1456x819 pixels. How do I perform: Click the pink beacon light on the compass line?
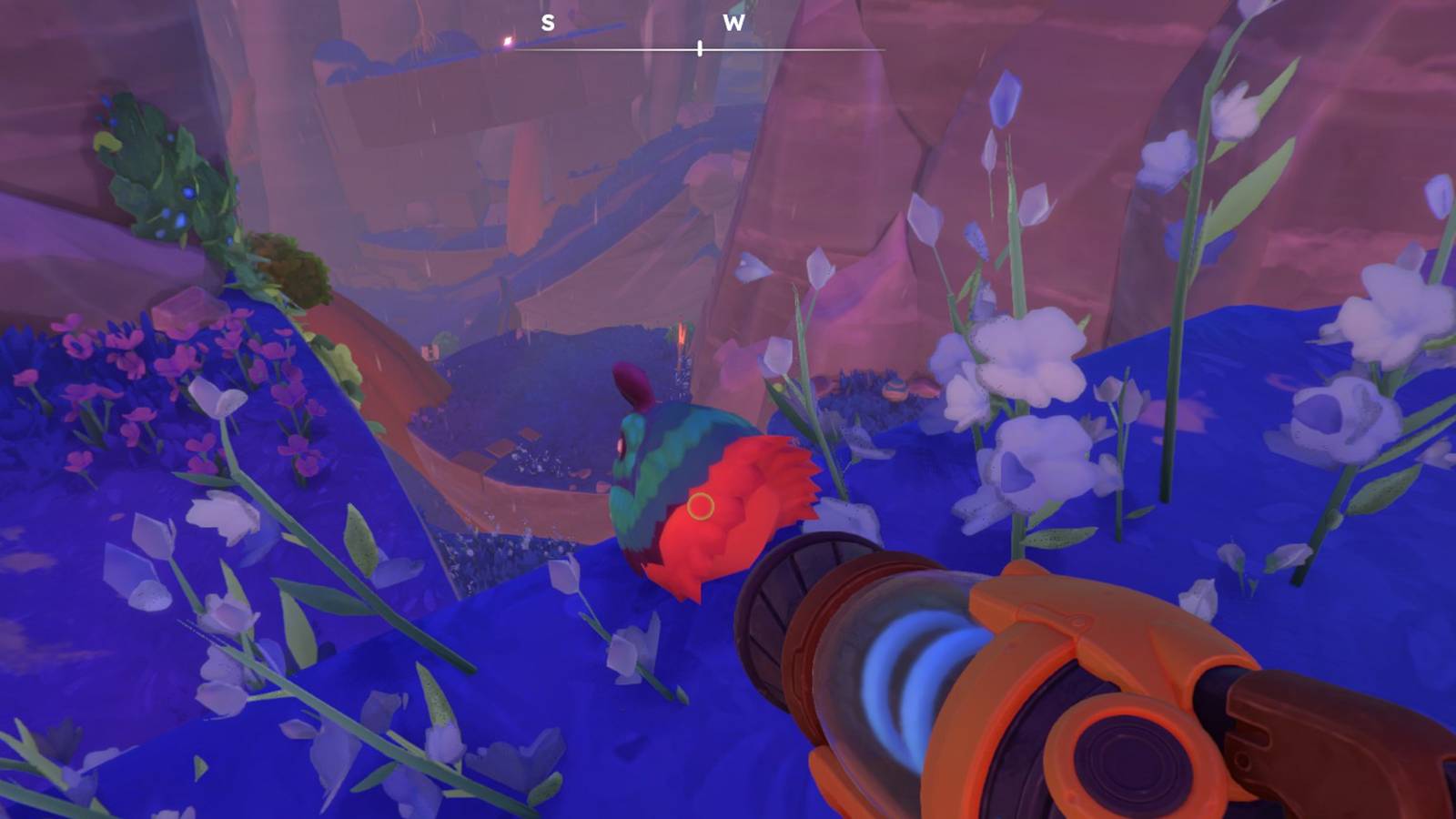(507, 42)
